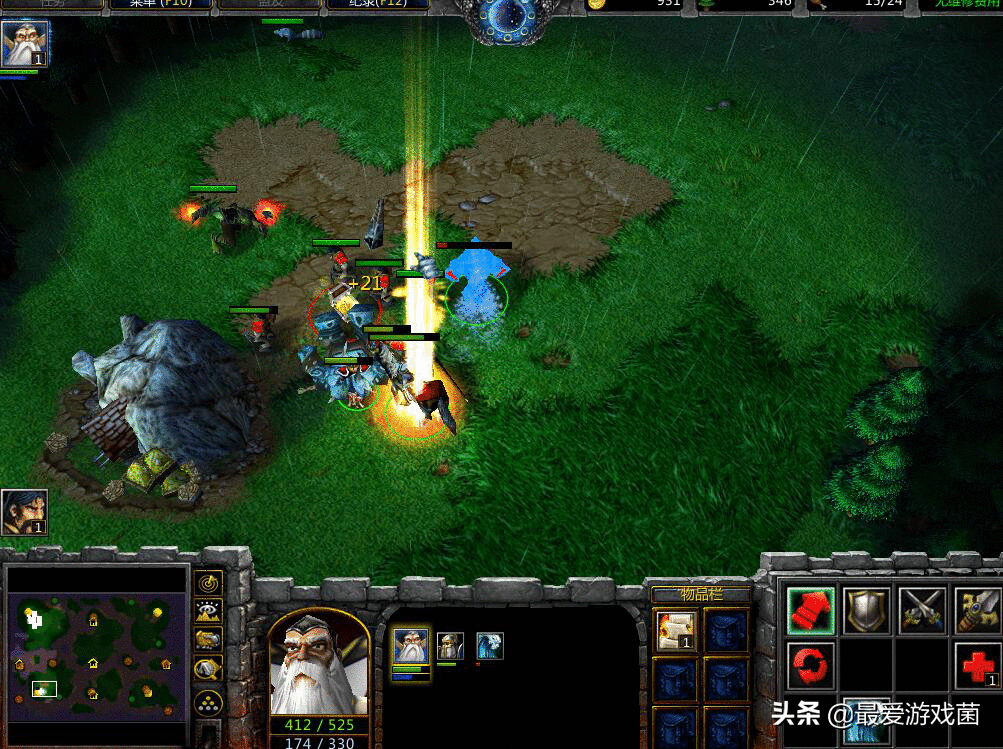Activate the red circular arrows Patrol command
The height and width of the screenshot is (749, 1003).
coord(810,665)
